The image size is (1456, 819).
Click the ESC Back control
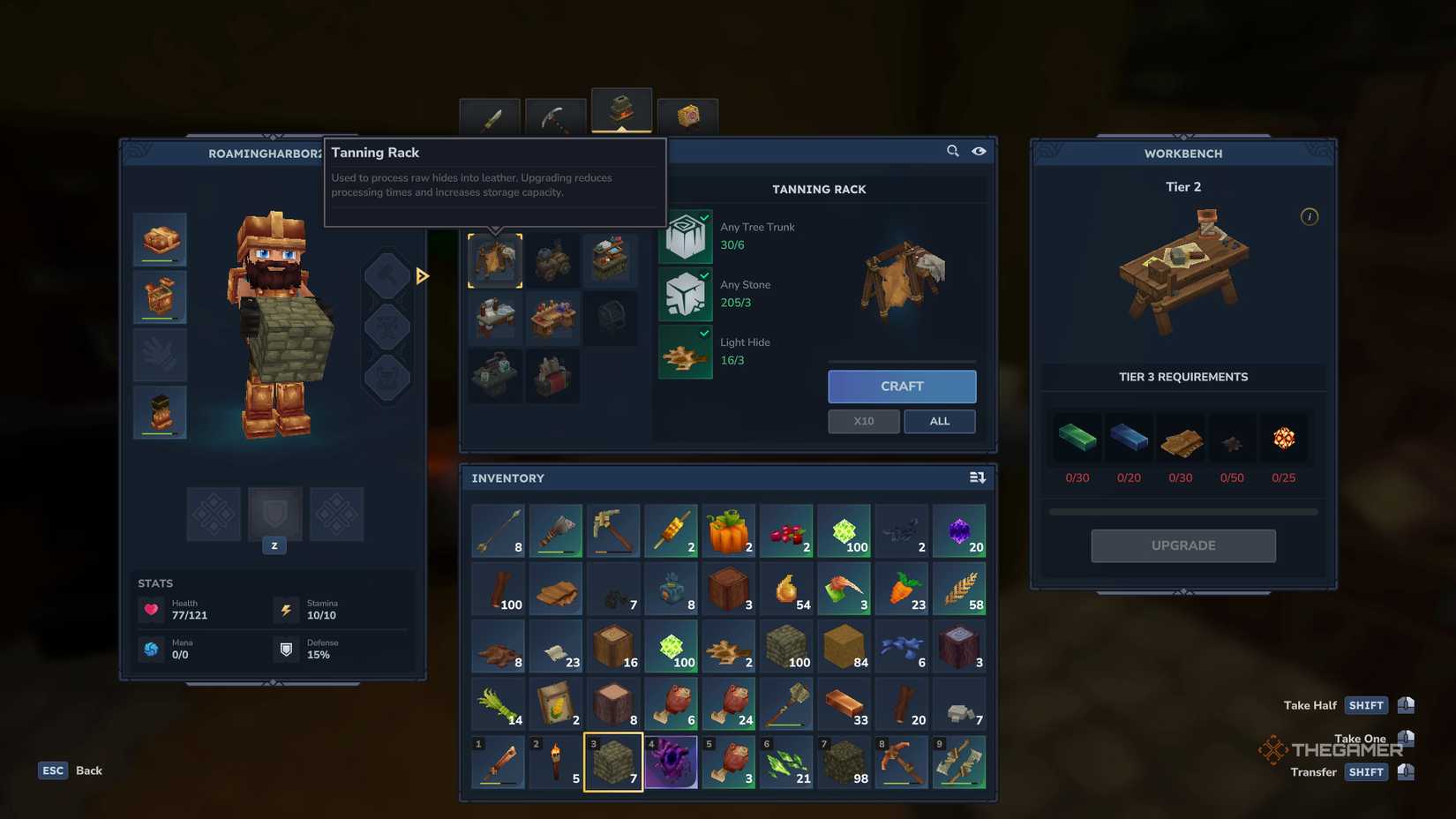[53, 770]
